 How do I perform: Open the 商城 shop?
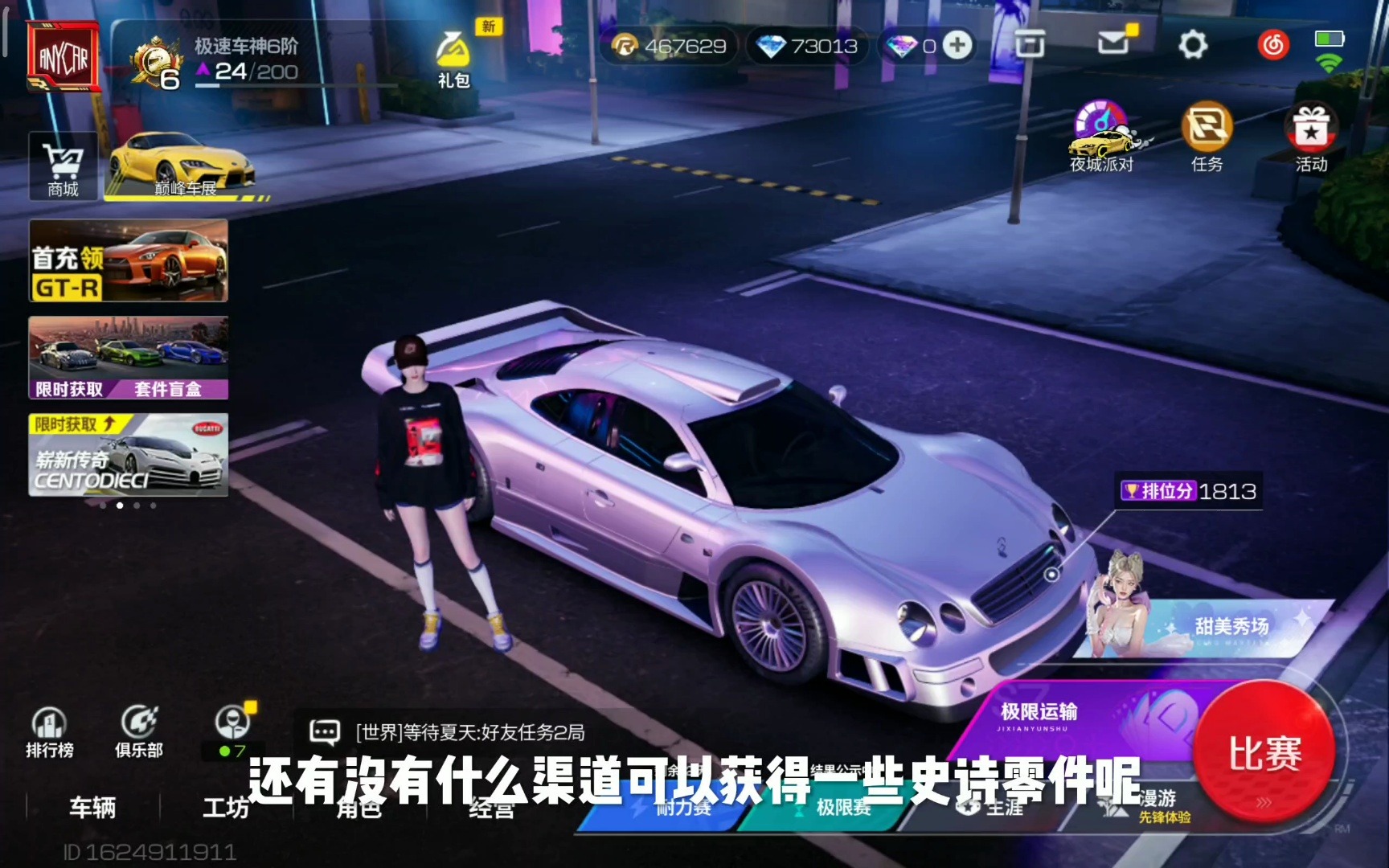(x=63, y=166)
